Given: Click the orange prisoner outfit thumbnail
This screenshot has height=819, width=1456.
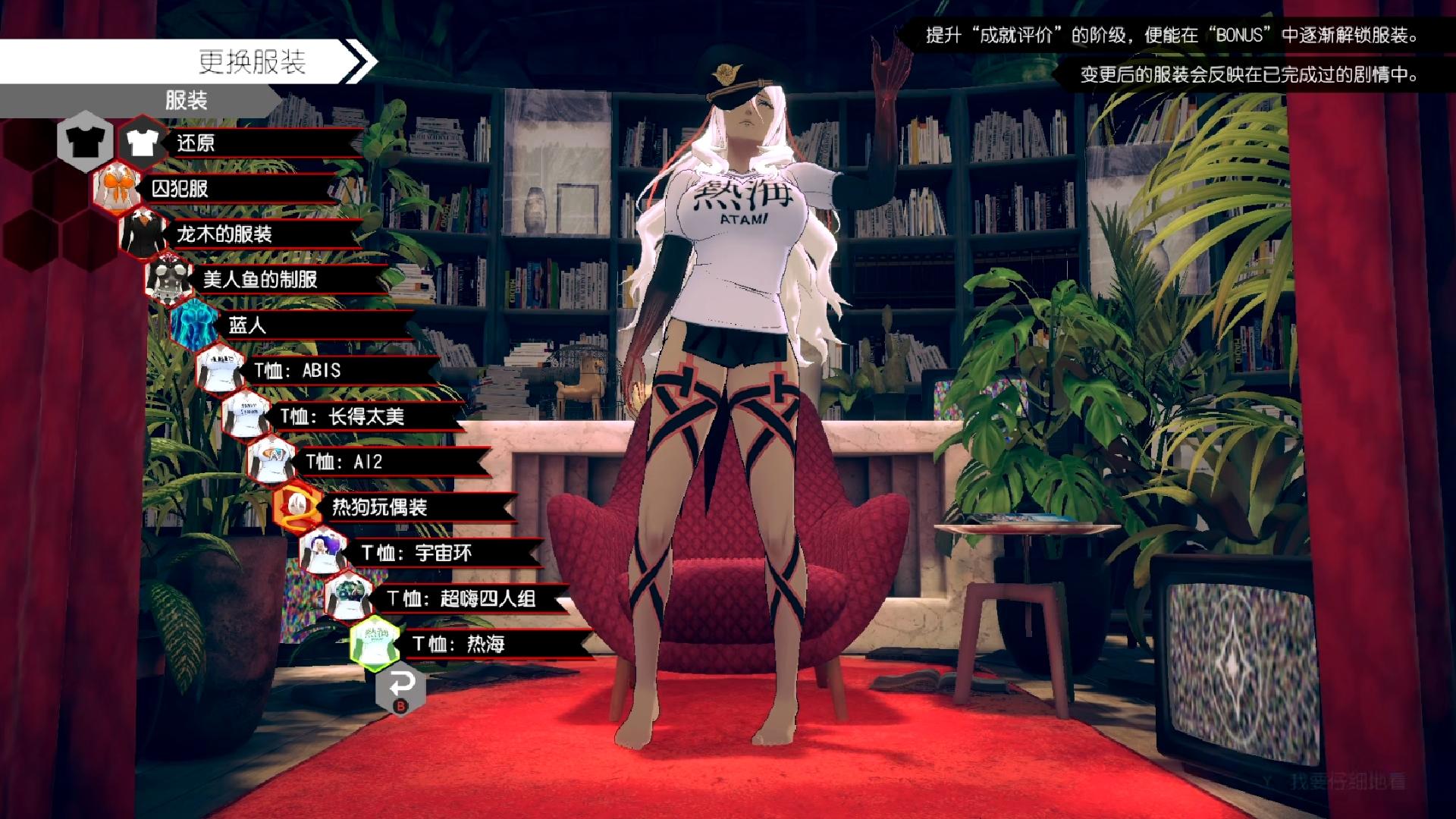Looking at the screenshot, I should pos(117,187).
